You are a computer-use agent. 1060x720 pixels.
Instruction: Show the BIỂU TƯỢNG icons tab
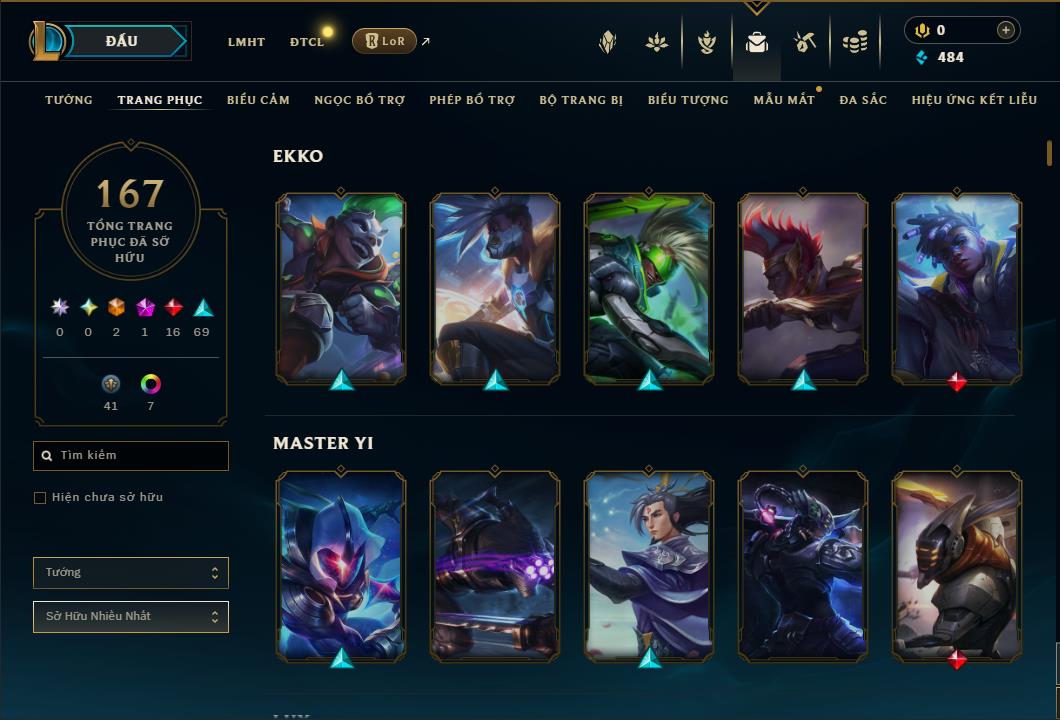[x=688, y=100]
